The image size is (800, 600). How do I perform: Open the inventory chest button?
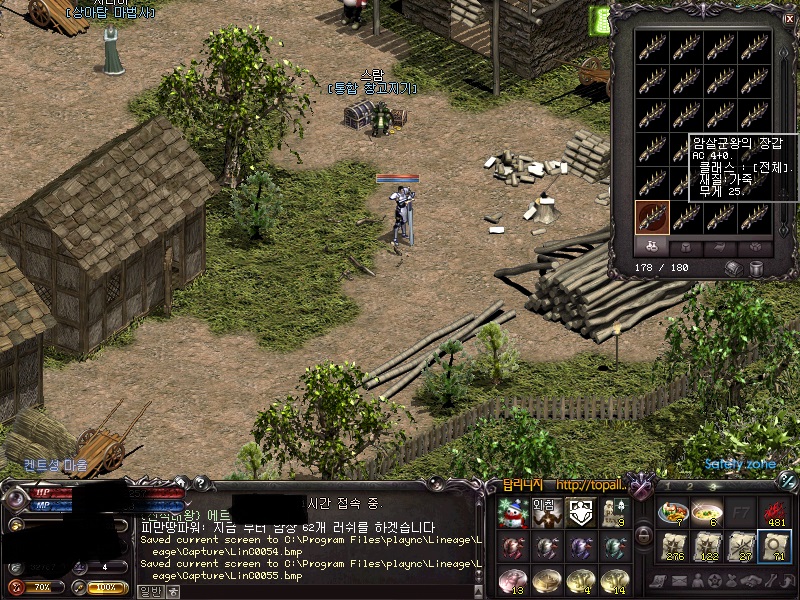point(734,268)
